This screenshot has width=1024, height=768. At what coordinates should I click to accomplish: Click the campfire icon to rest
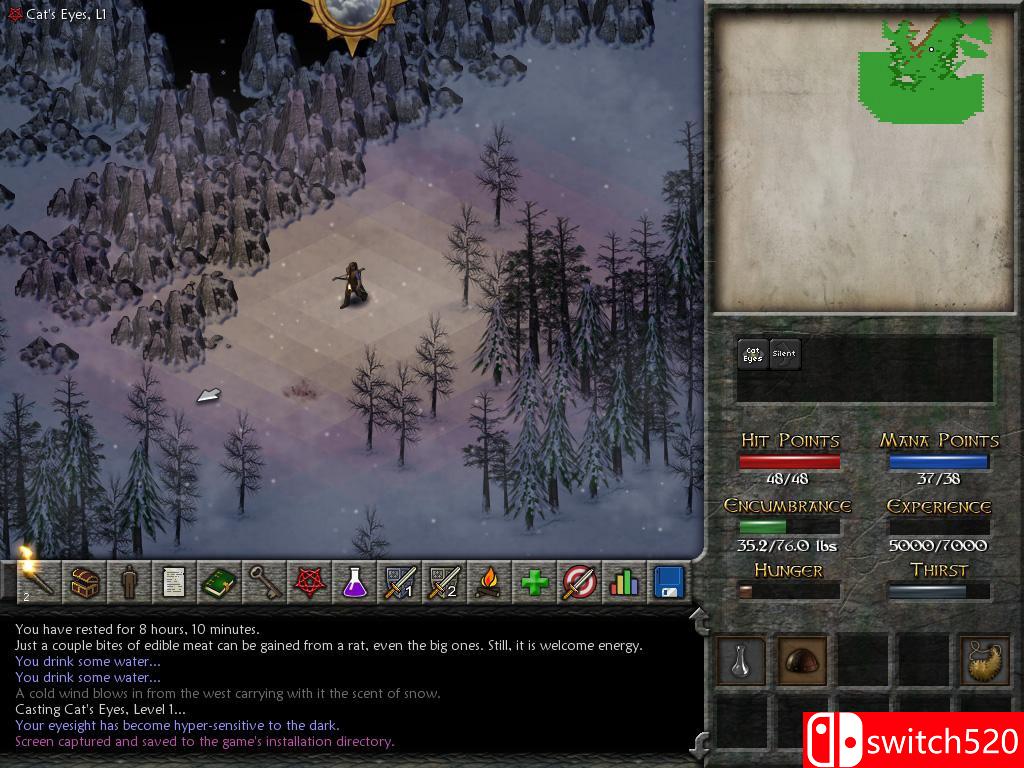click(x=488, y=581)
